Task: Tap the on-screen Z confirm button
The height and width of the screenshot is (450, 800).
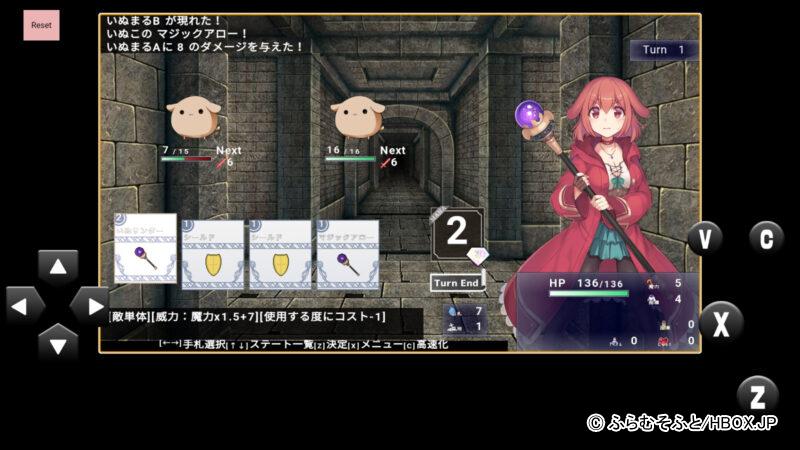Action: (x=757, y=394)
